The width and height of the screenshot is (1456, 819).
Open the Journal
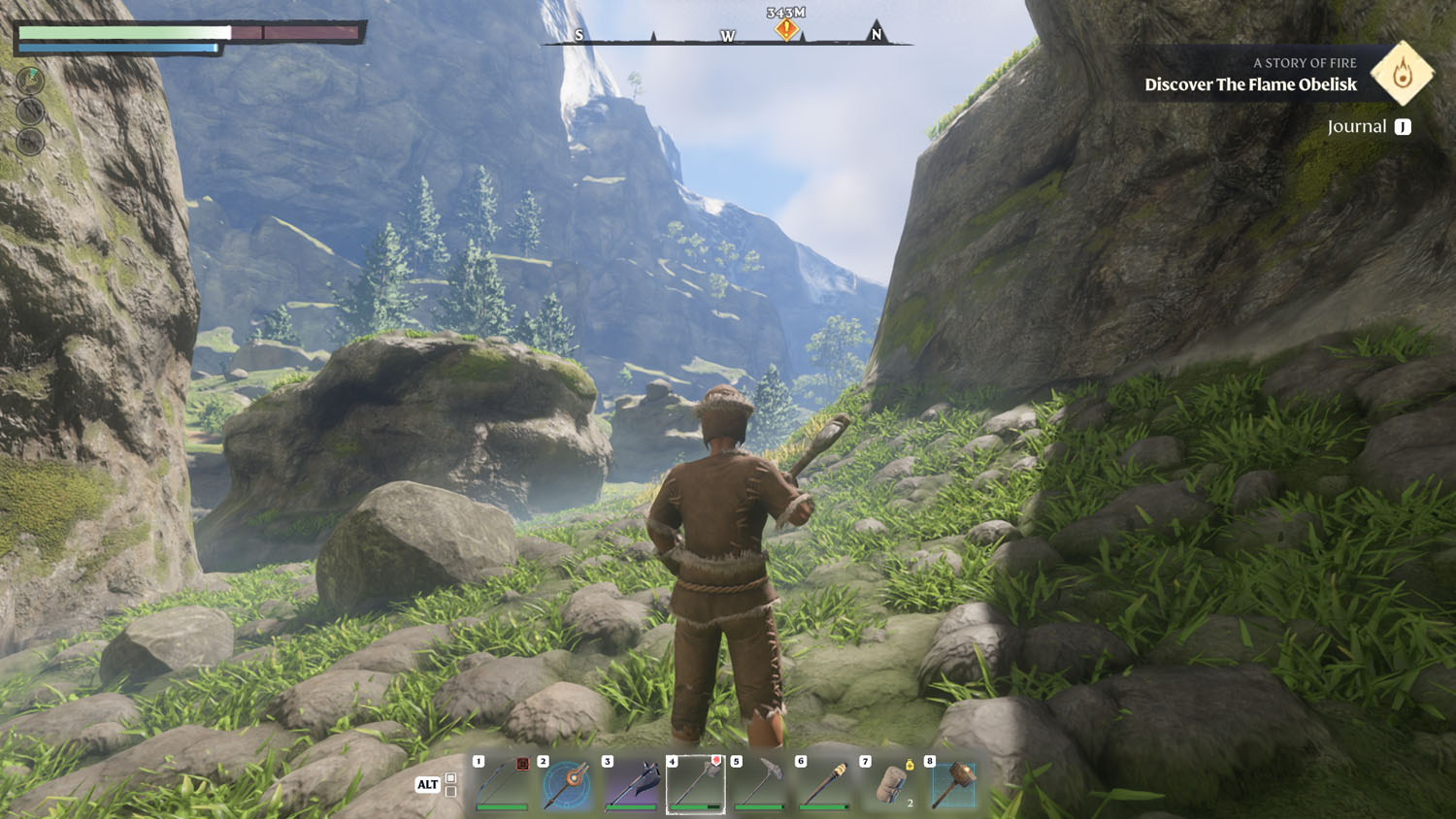point(1369,127)
